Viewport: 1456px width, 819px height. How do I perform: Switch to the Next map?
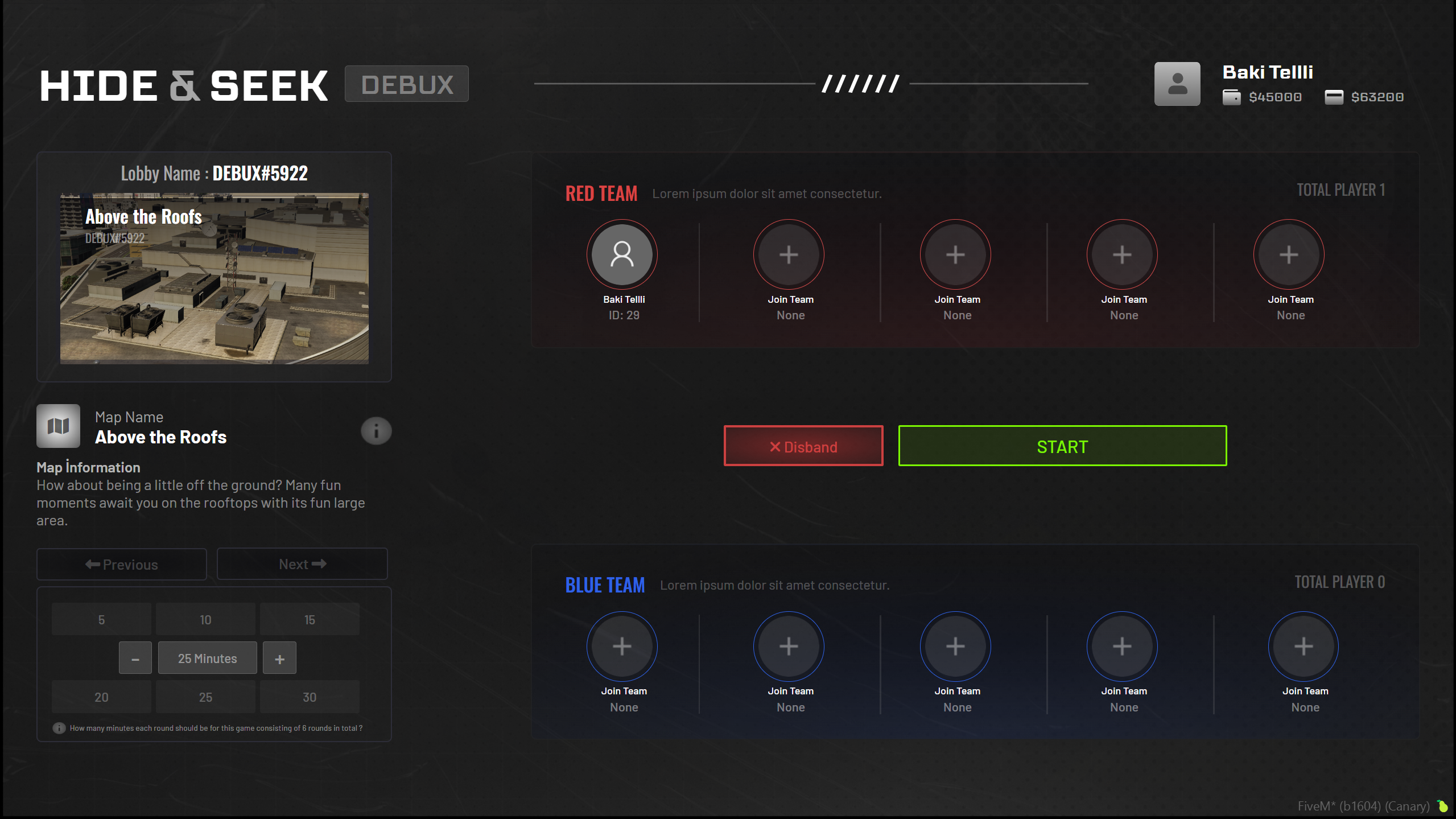click(x=302, y=564)
